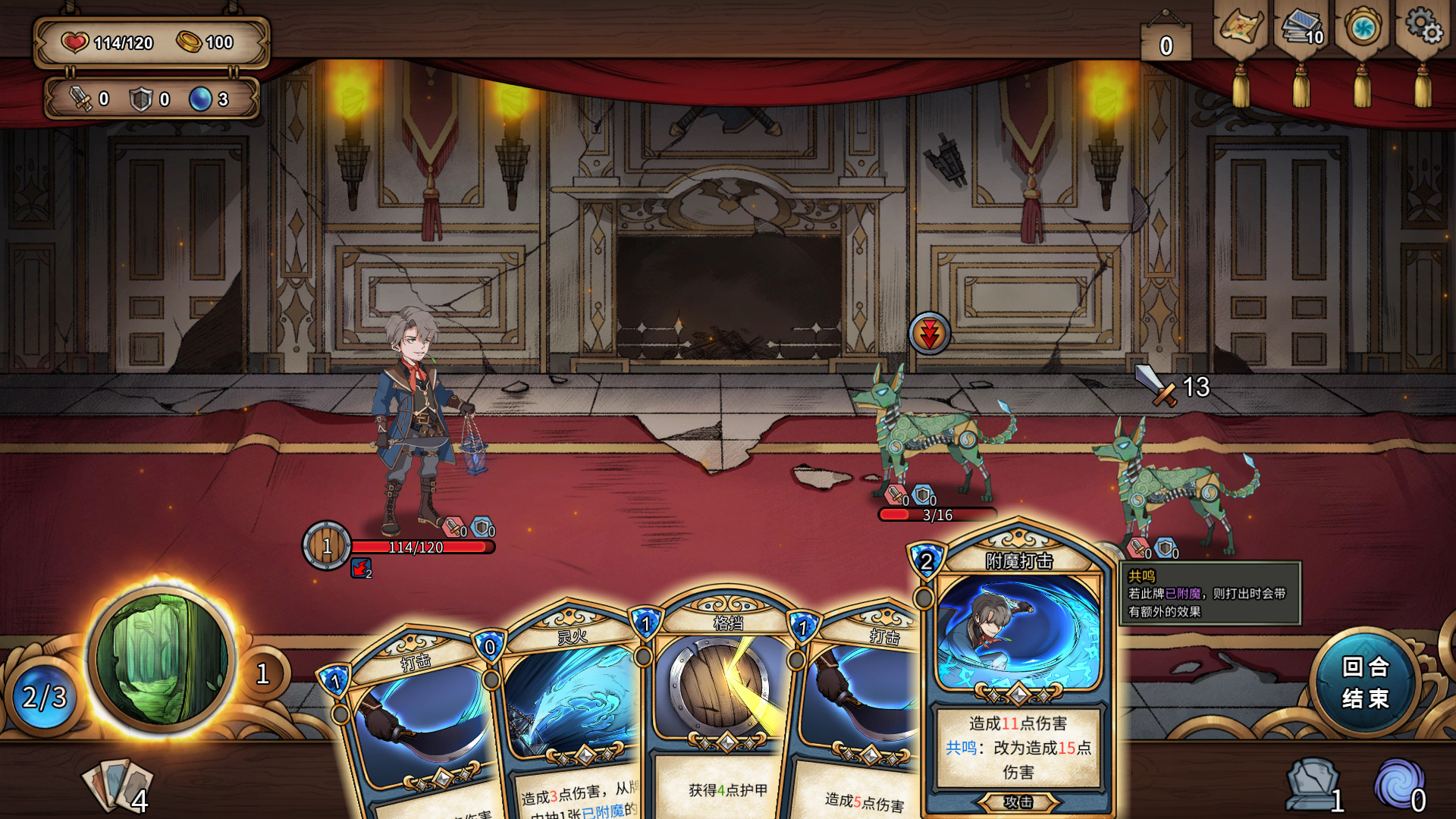End the turn with the 回合结束 button
Viewport: 1456px width, 819px height.
1365,682
